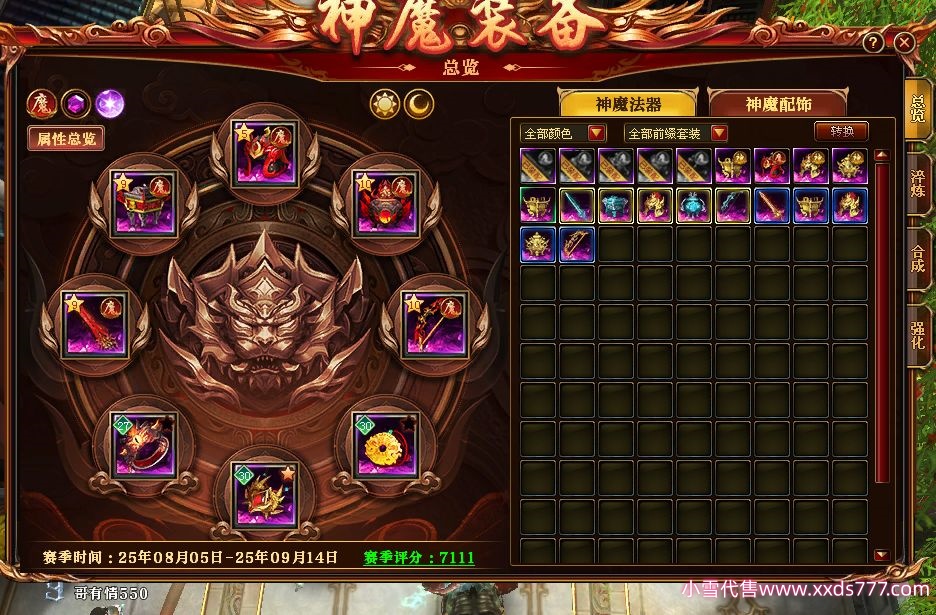
Task: Open the question mark help button
Action: pyautogui.click(x=873, y=43)
